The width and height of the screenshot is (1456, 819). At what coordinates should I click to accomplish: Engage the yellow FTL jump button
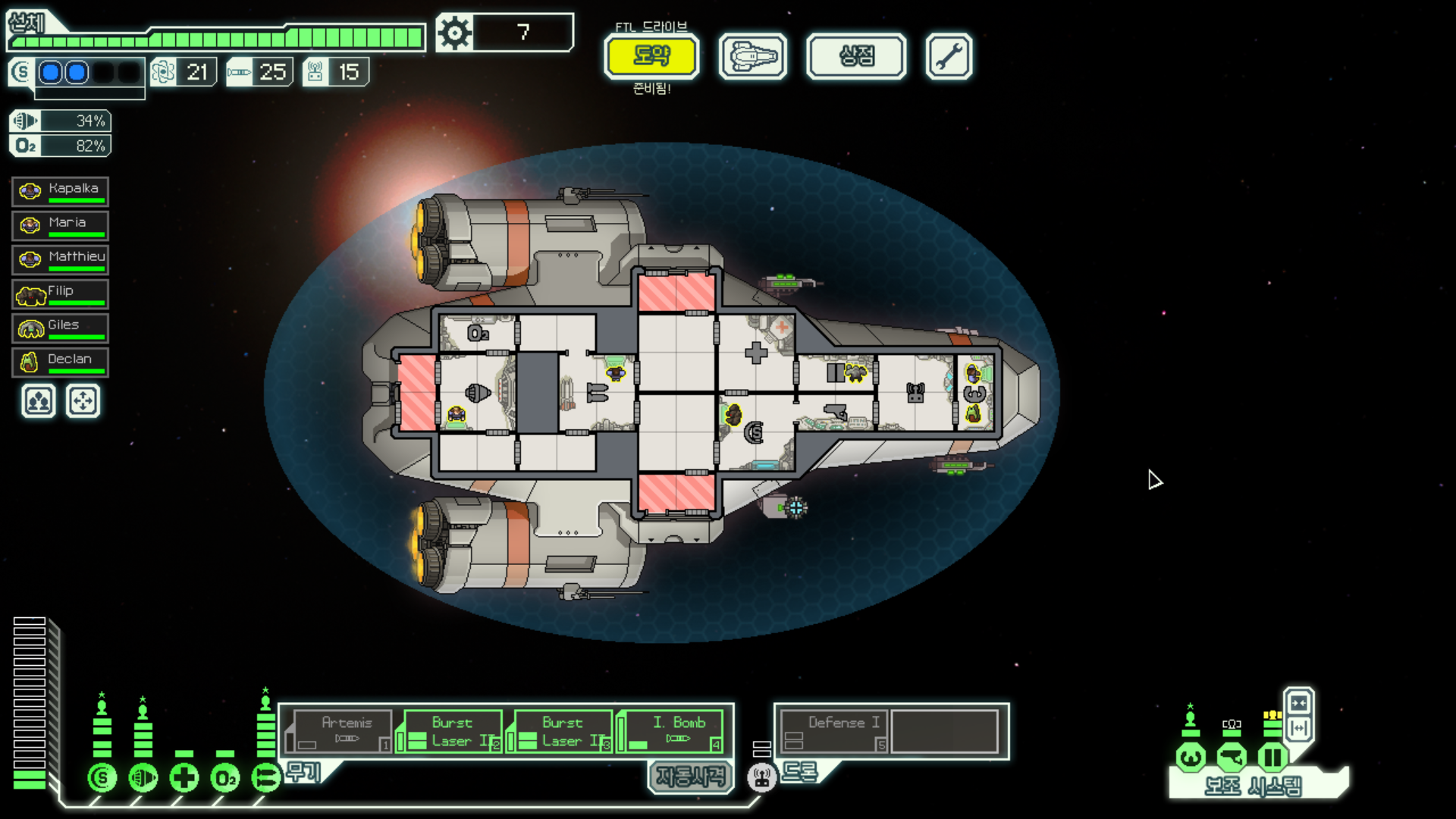[651, 56]
